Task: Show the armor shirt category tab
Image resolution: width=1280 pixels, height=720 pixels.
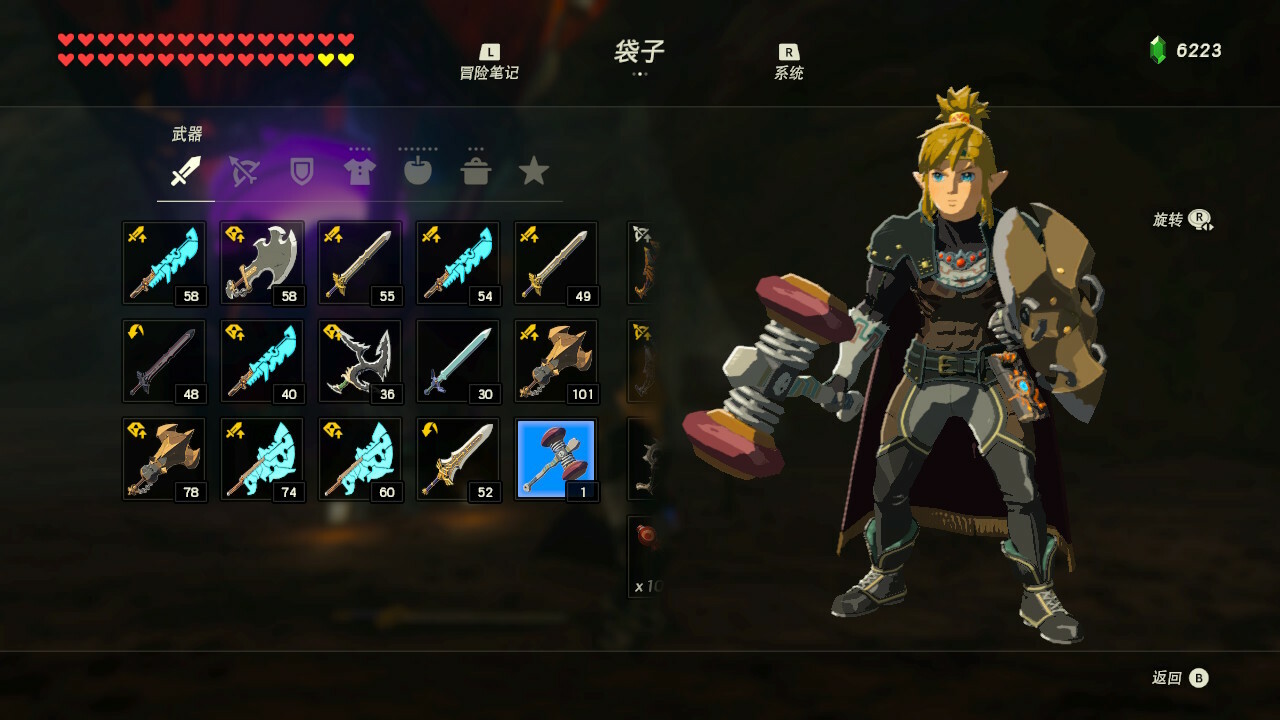Action: tap(359, 172)
